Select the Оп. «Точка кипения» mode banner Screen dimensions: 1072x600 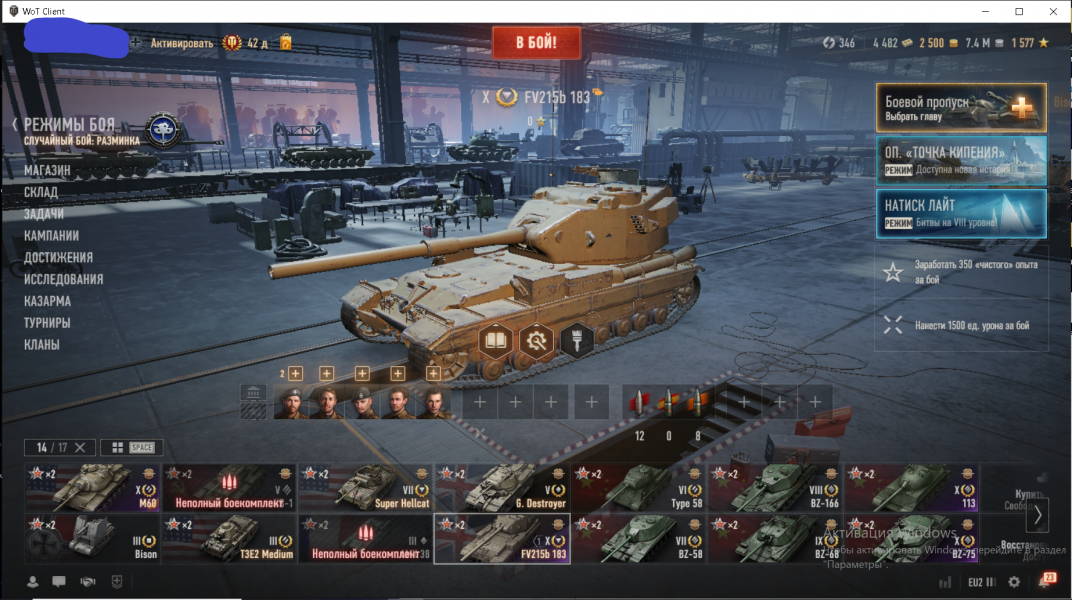click(960, 160)
